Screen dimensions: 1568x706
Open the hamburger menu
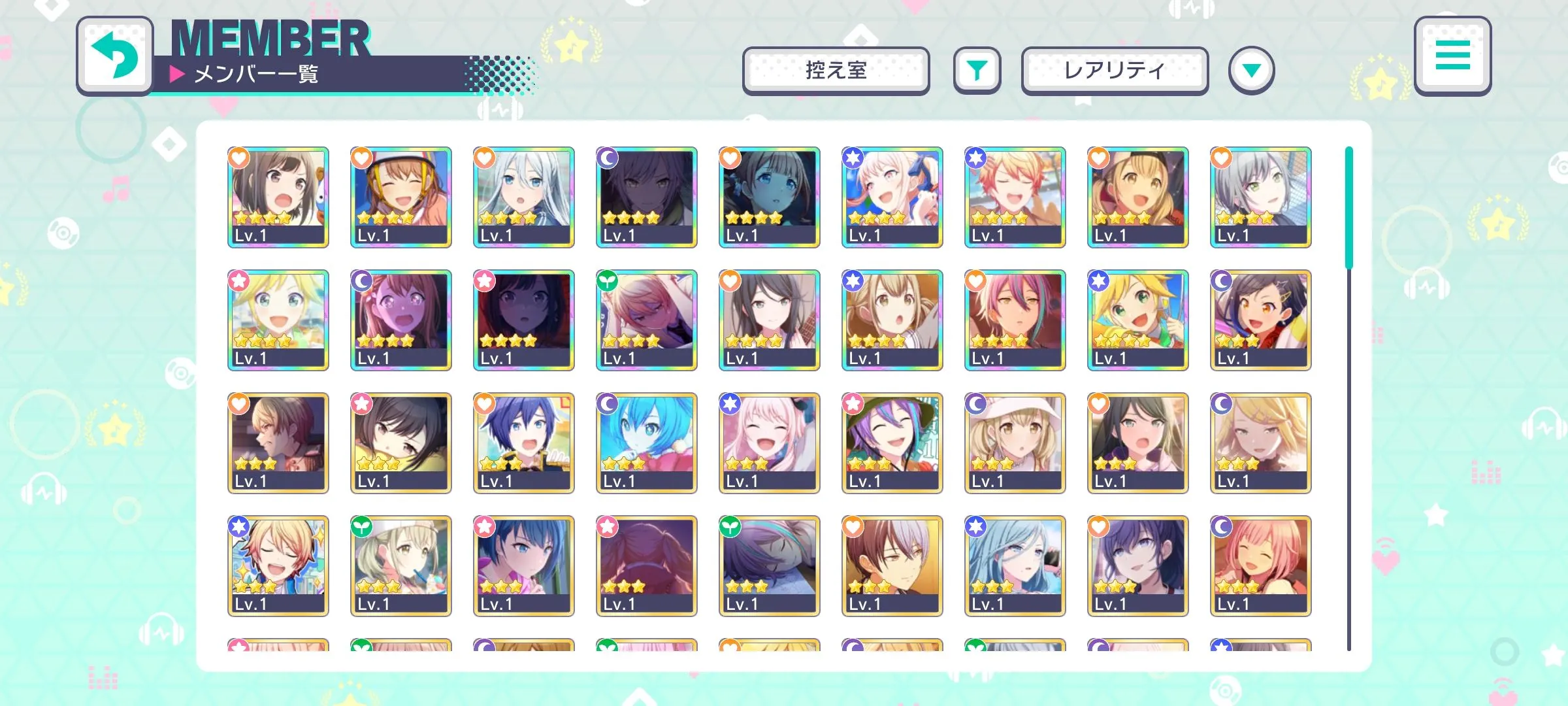tap(1452, 56)
